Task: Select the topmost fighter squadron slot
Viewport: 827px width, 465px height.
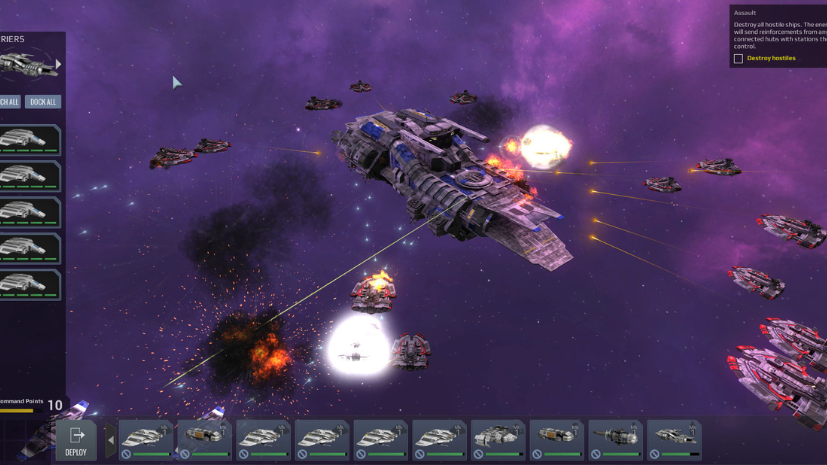Action: 28,141
